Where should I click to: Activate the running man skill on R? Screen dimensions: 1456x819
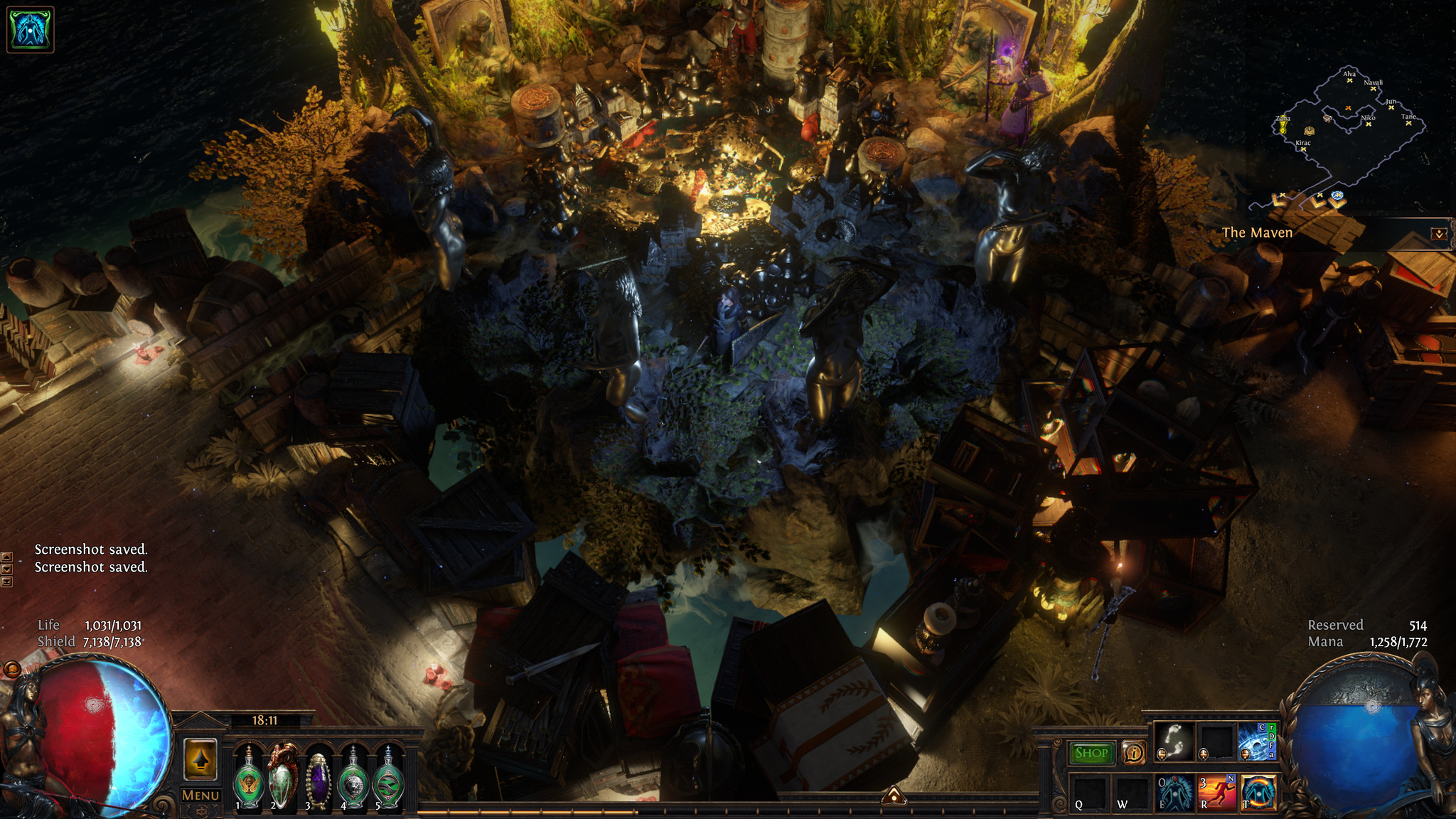pos(1217,793)
